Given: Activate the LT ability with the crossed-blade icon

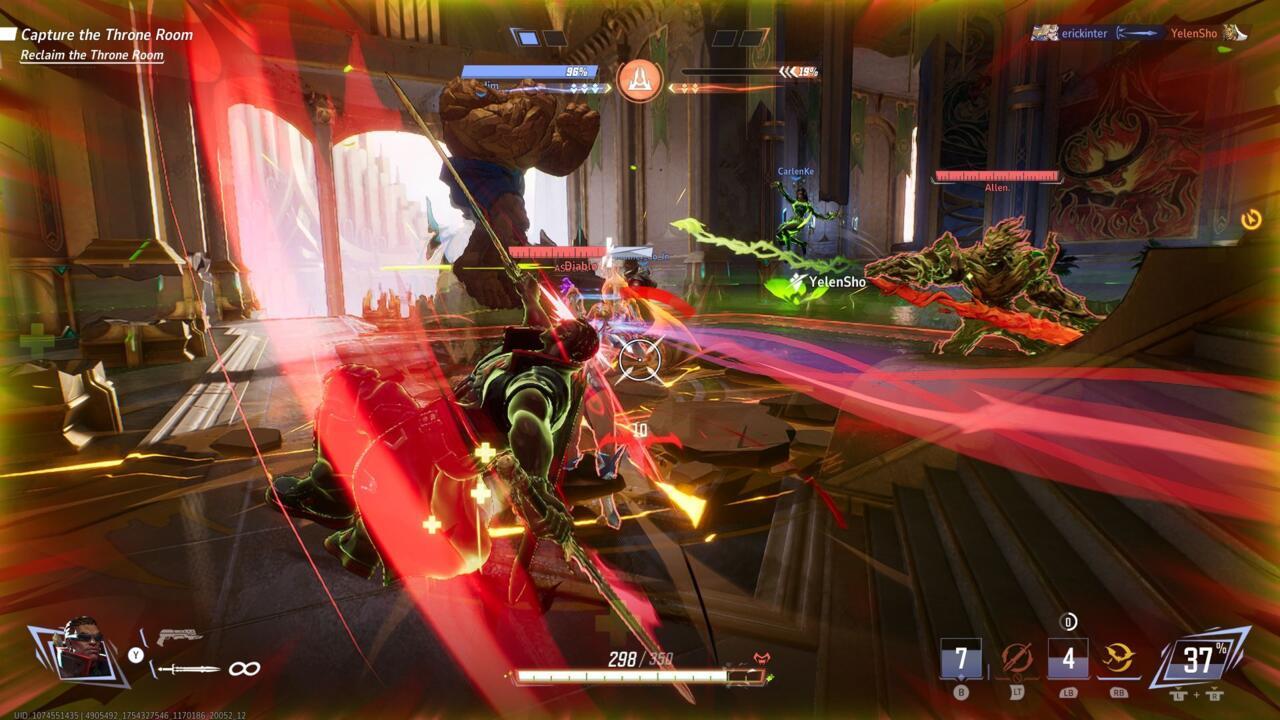Looking at the screenshot, I should pyautogui.click(x=1017, y=657).
